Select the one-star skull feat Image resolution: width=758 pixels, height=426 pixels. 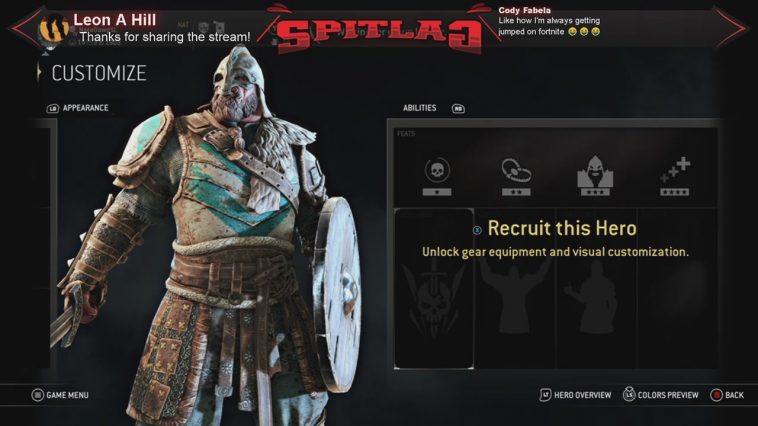pyautogui.click(x=436, y=174)
